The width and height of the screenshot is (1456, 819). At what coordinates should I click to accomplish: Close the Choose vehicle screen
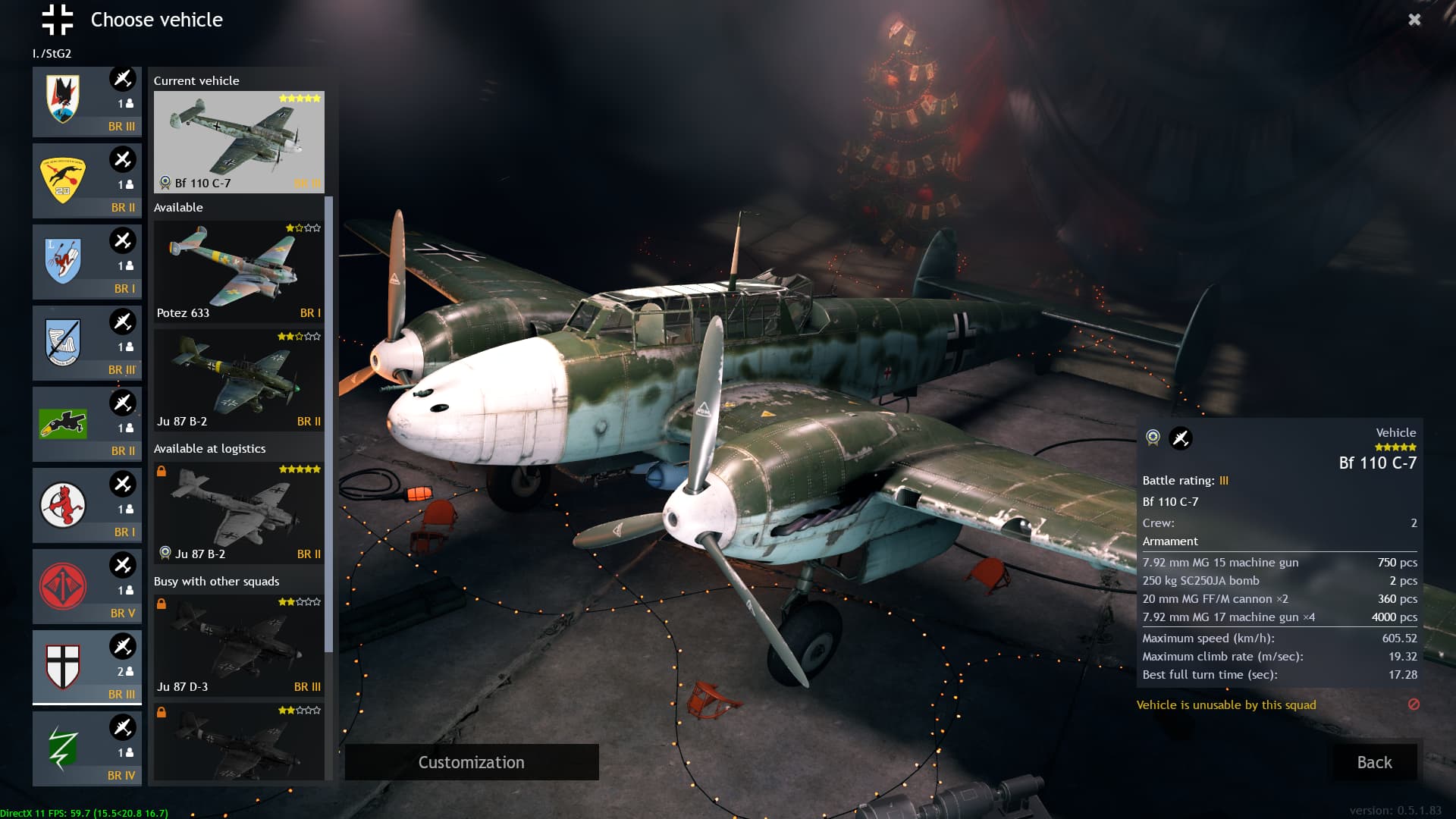pyautogui.click(x=1414, y=20)
